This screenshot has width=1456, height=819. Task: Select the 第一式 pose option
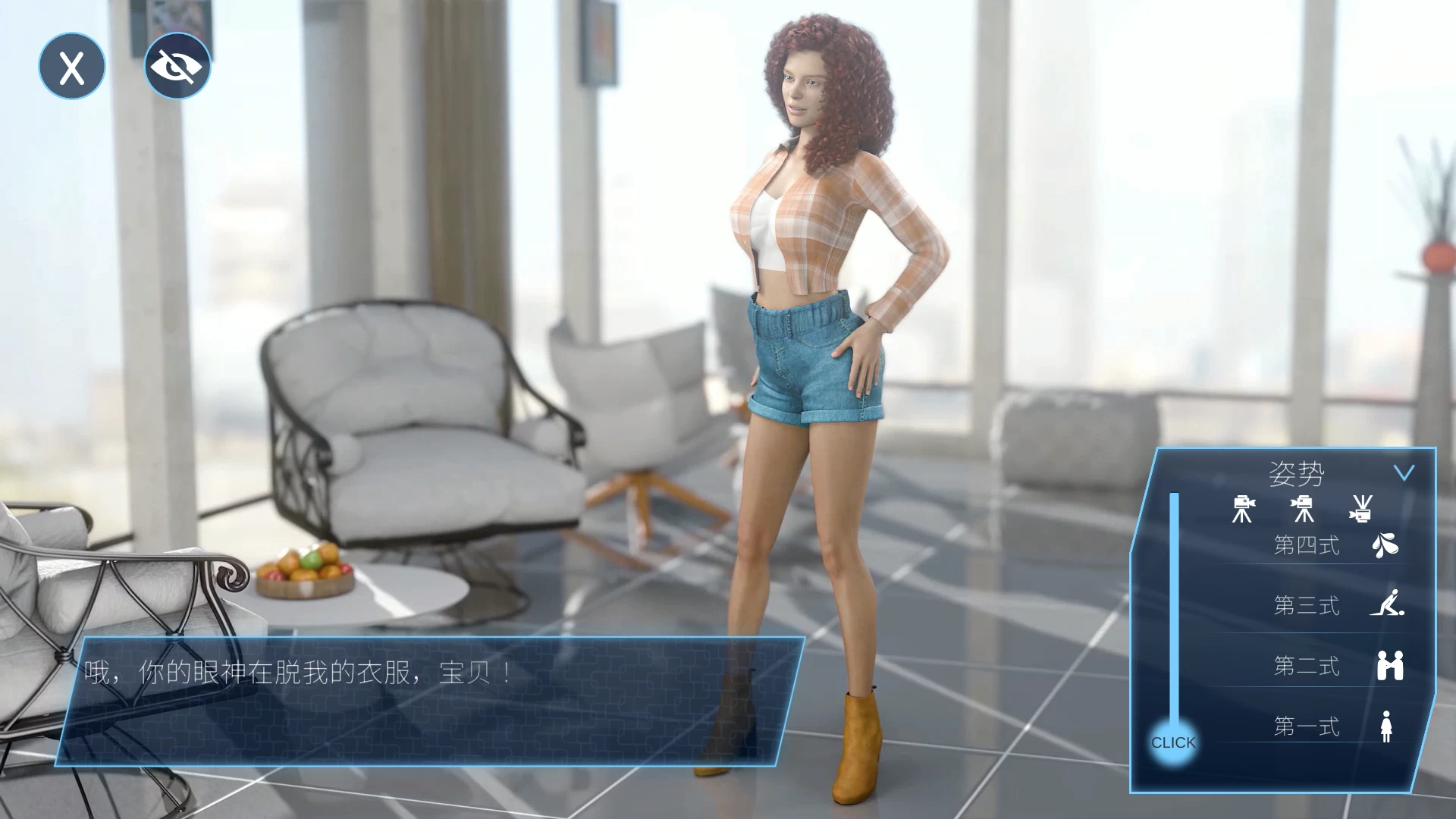(x=1307, y=726)
